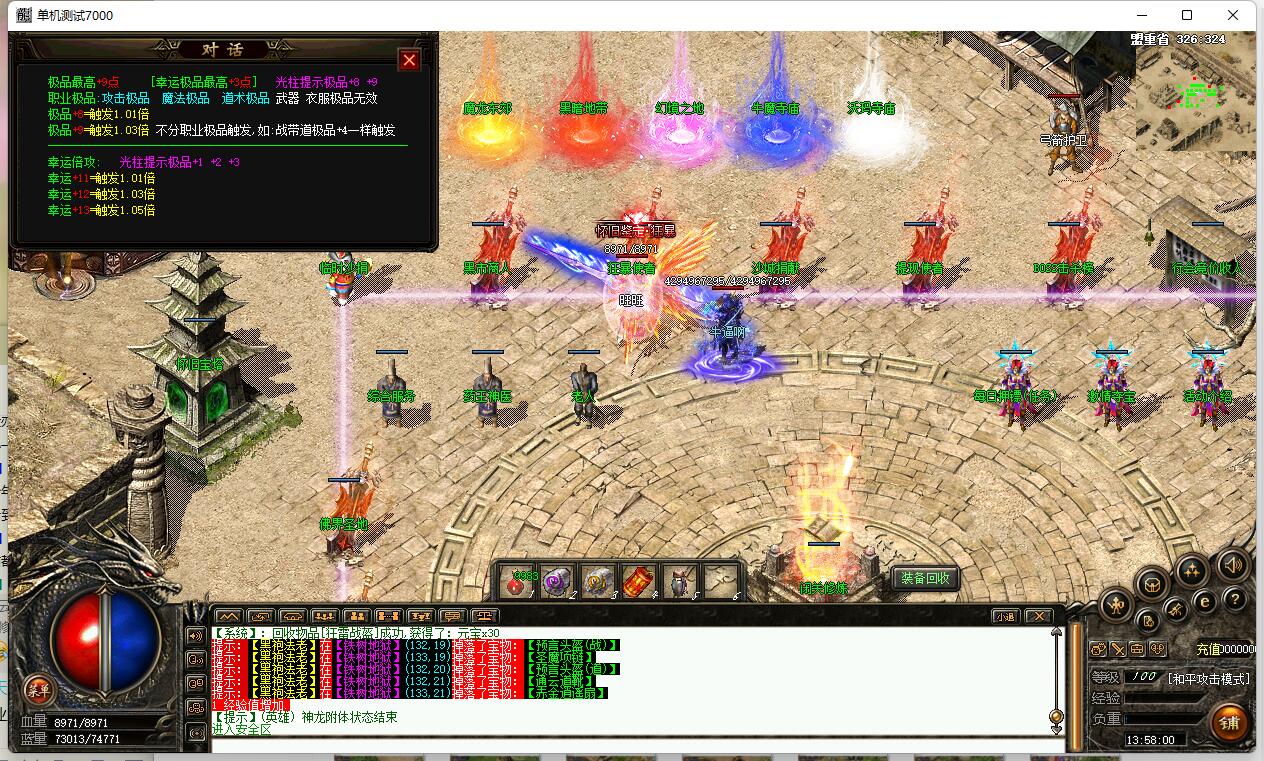
Task: Use the red potion in hotbar slot 1
Action: (520, 581)
